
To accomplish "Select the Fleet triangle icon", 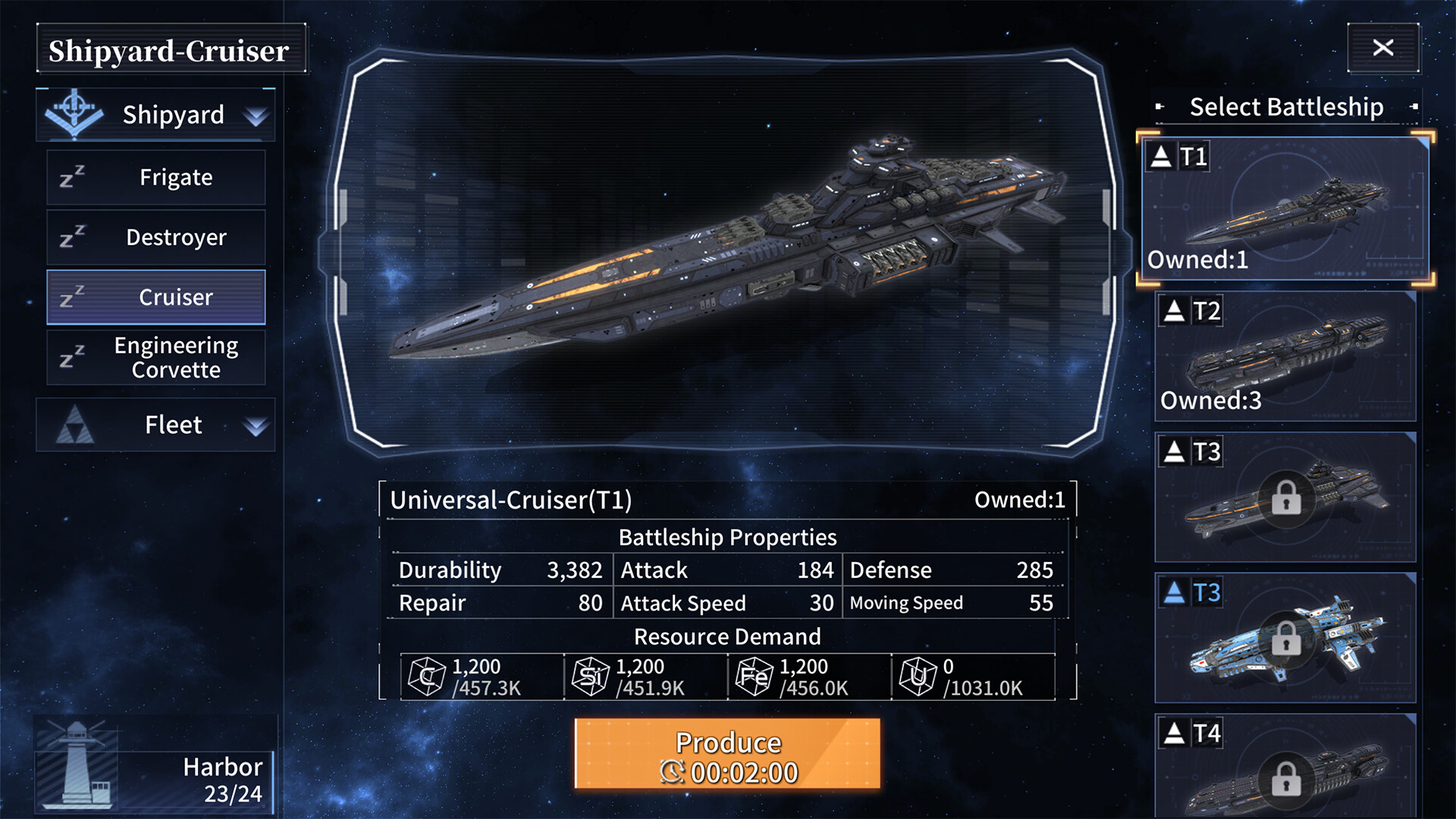I will click(74, 425).
